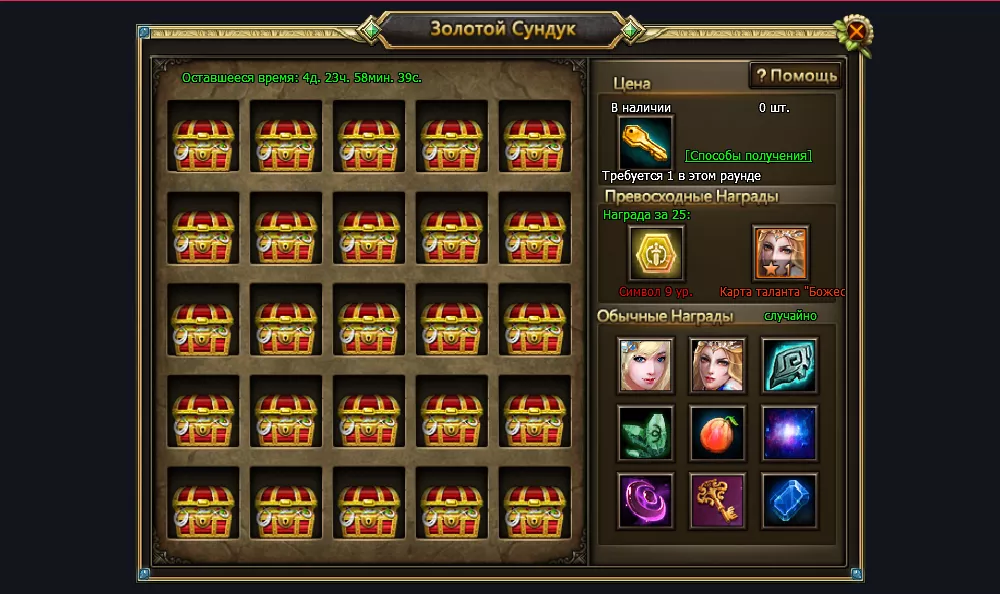Open the Помощь help panel

(796, 76)
